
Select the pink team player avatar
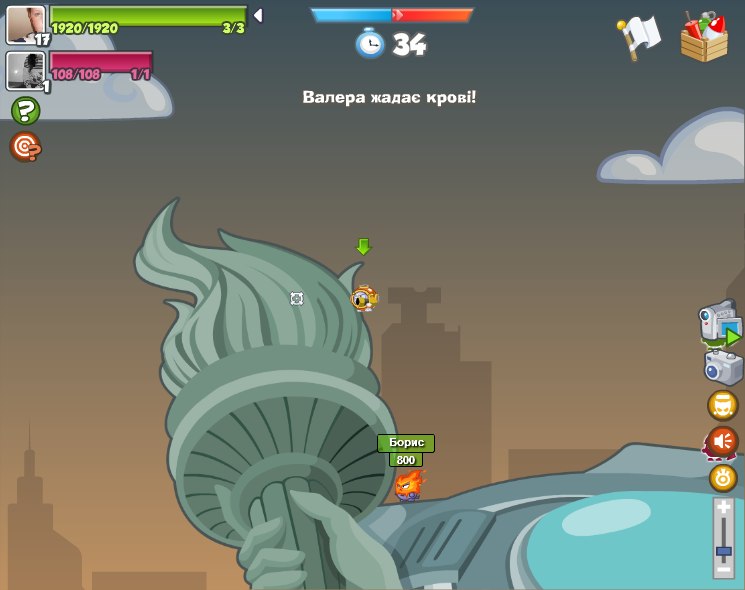click(25, 71)
